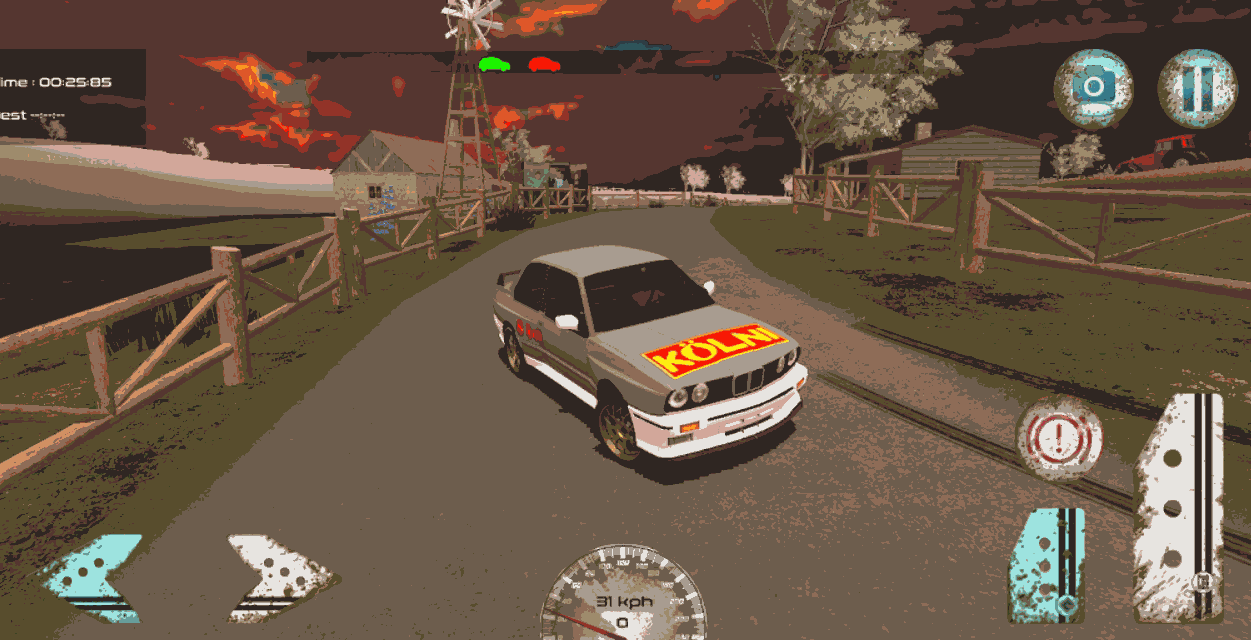Image resolution: width=1251 pixels, height=640 pixels.
Task: Steer left with the left arrow
Action: click(x=93, y=579)
